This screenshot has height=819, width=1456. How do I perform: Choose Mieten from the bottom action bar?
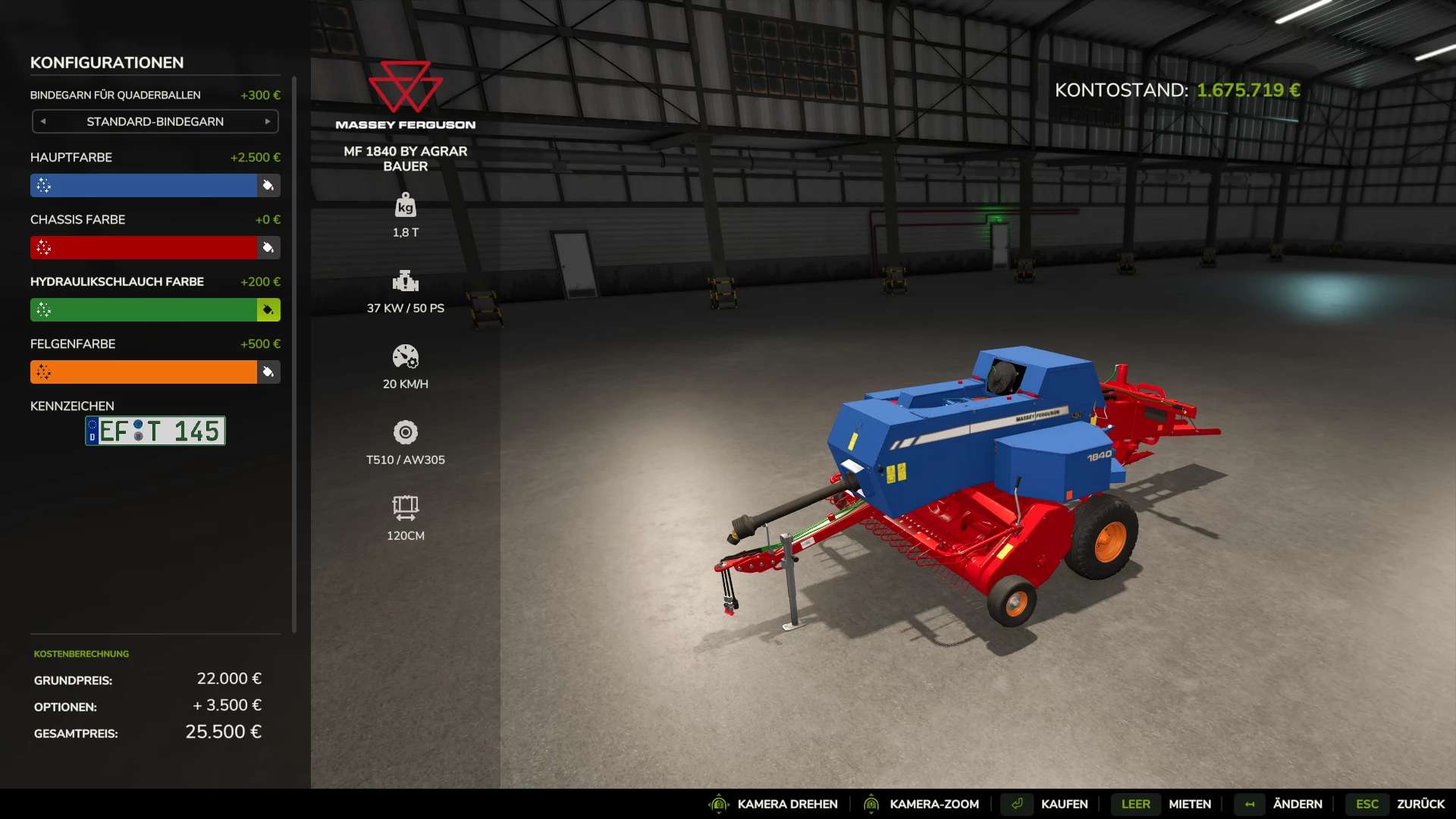(x=1189, y=804)
